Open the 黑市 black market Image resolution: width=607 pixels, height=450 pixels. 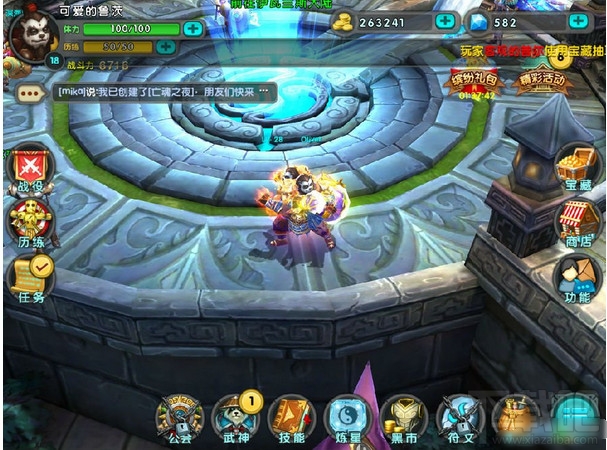[x=404, y=417]
